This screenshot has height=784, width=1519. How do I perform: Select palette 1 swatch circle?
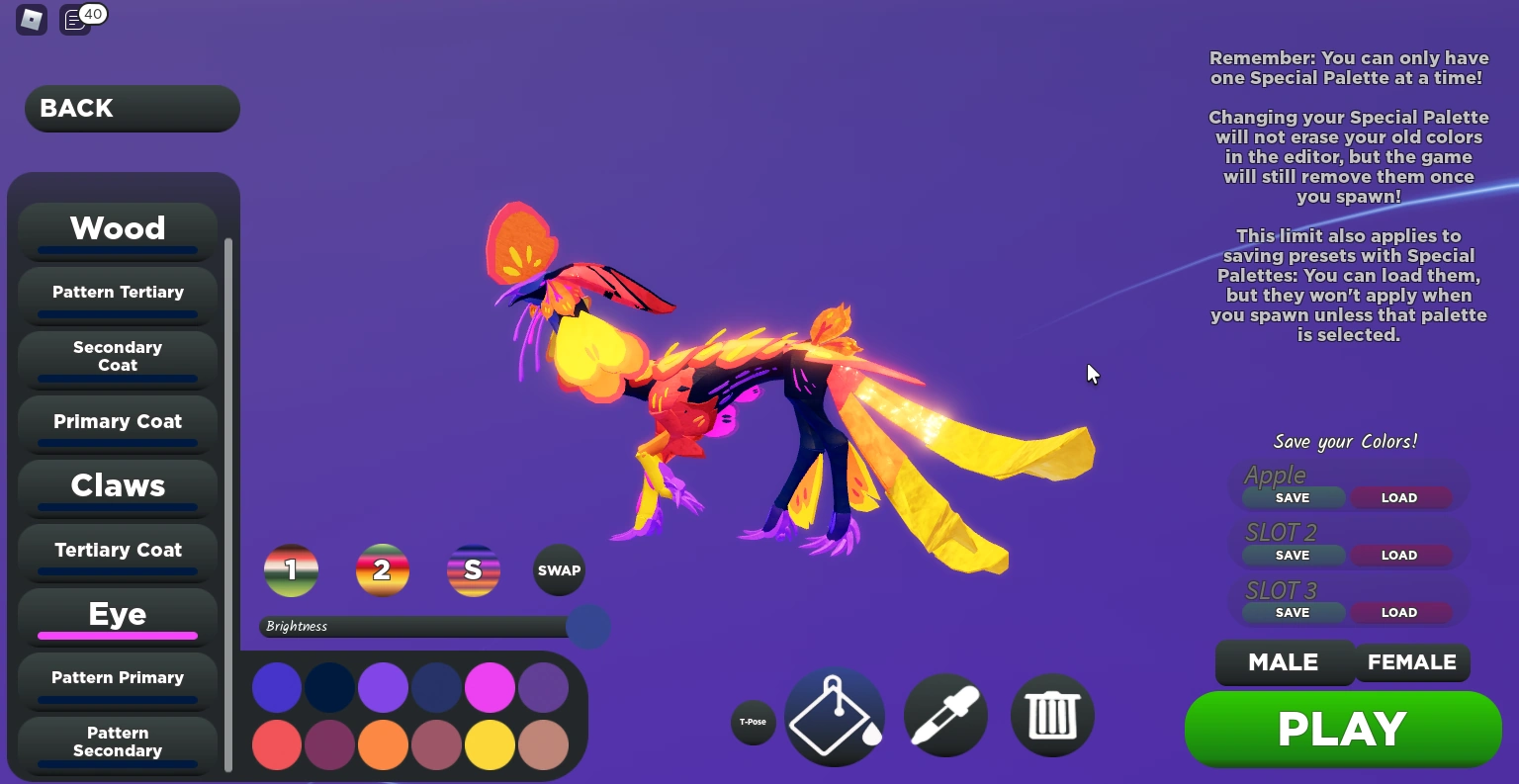point(291,569)
